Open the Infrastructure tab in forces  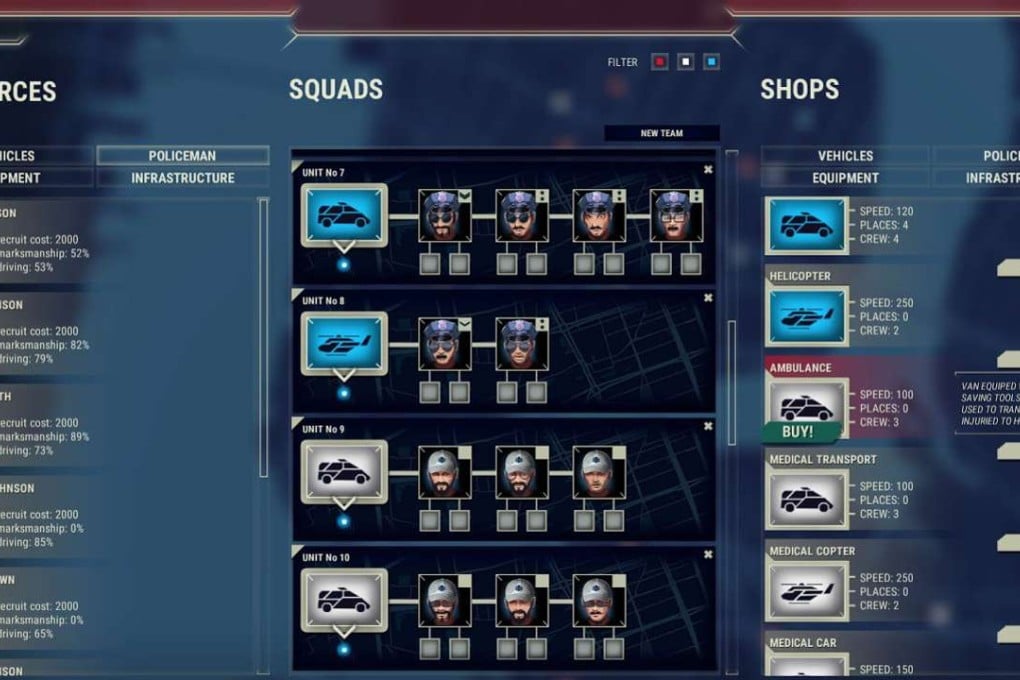pos(182,178)
